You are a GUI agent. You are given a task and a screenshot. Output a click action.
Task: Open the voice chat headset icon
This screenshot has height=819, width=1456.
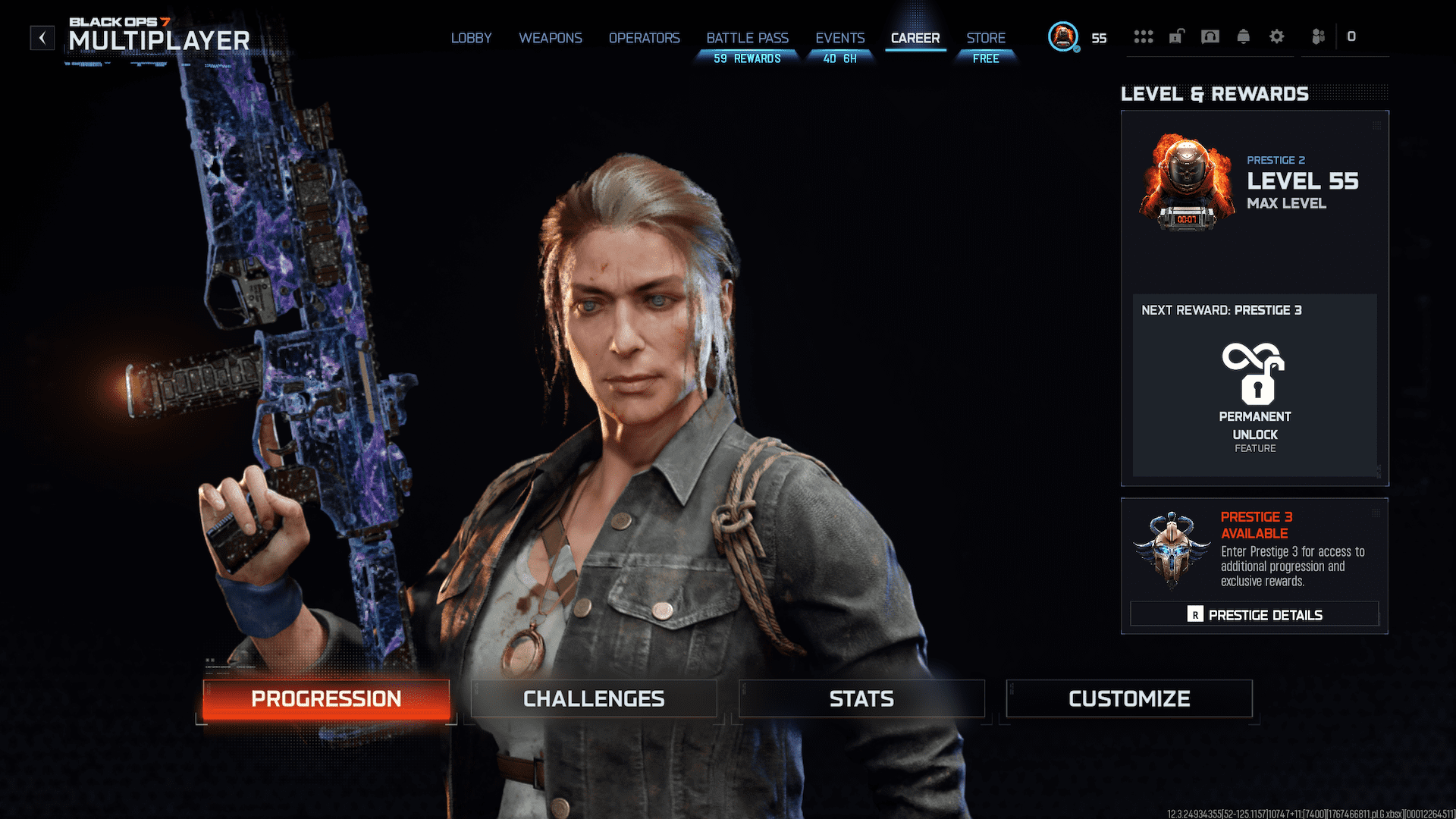point(1210,36)
